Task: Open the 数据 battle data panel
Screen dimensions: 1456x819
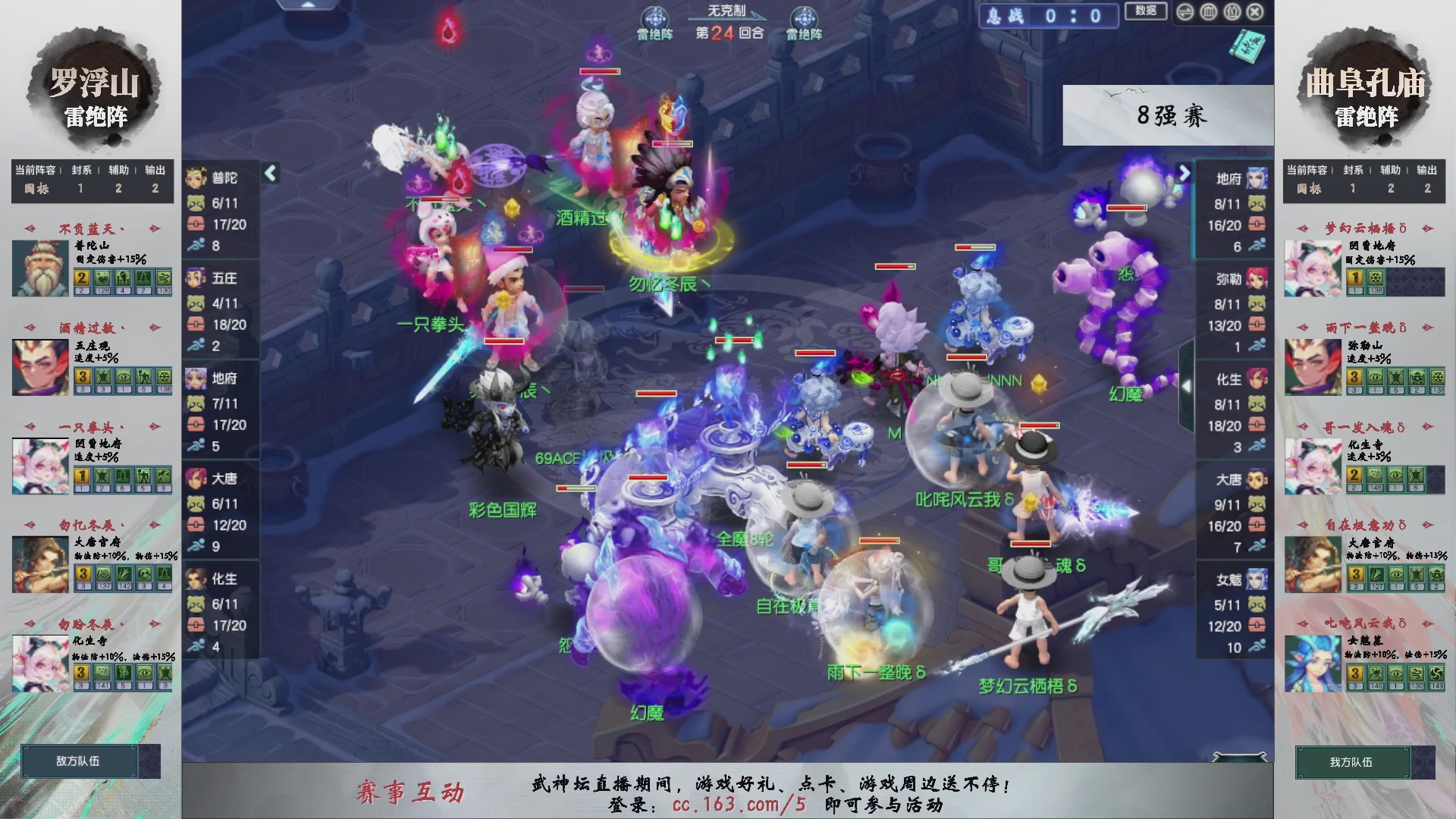Action: [x=1146, y=11]
